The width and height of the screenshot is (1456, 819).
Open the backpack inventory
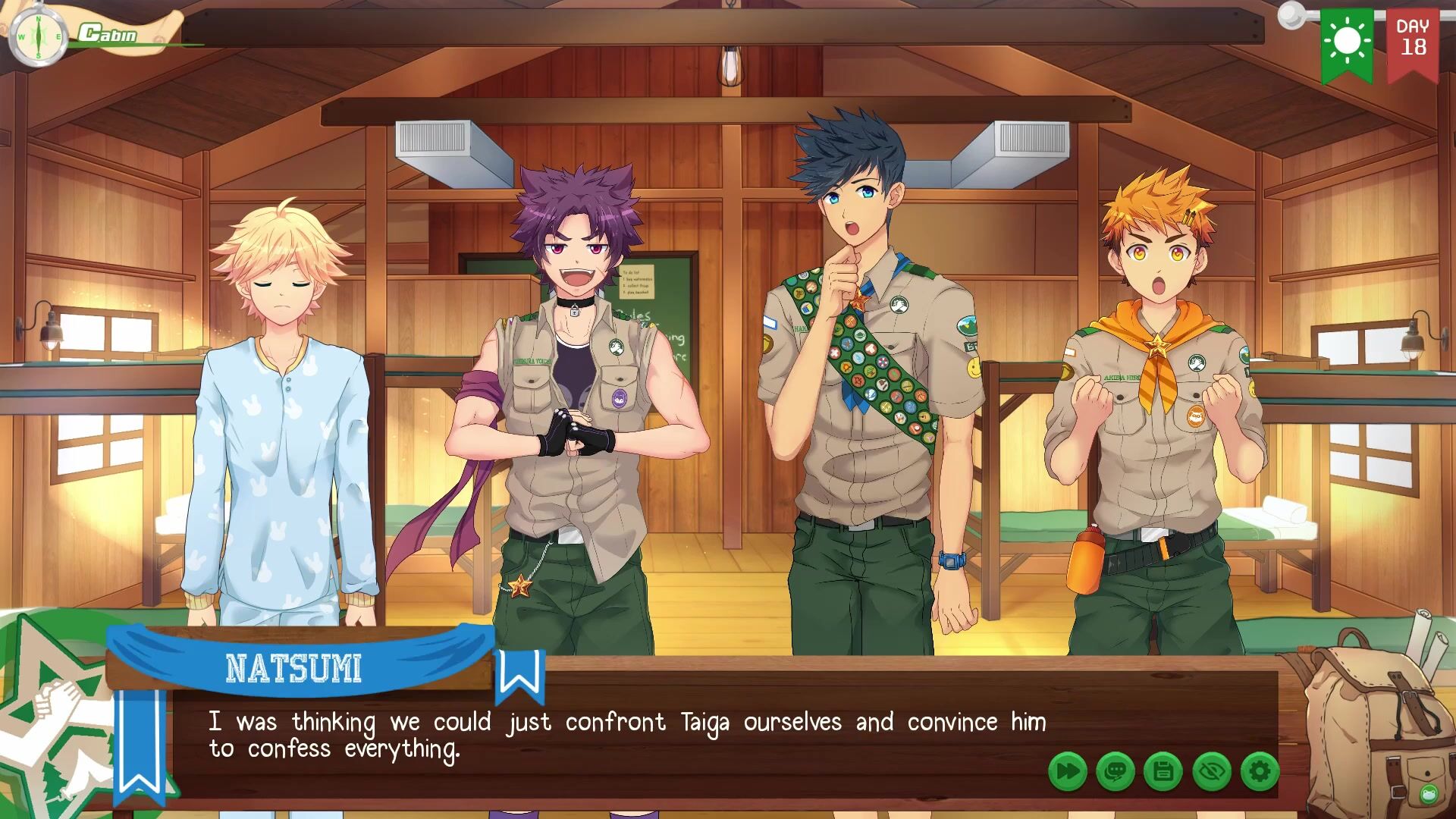[x=1371, y=726]
